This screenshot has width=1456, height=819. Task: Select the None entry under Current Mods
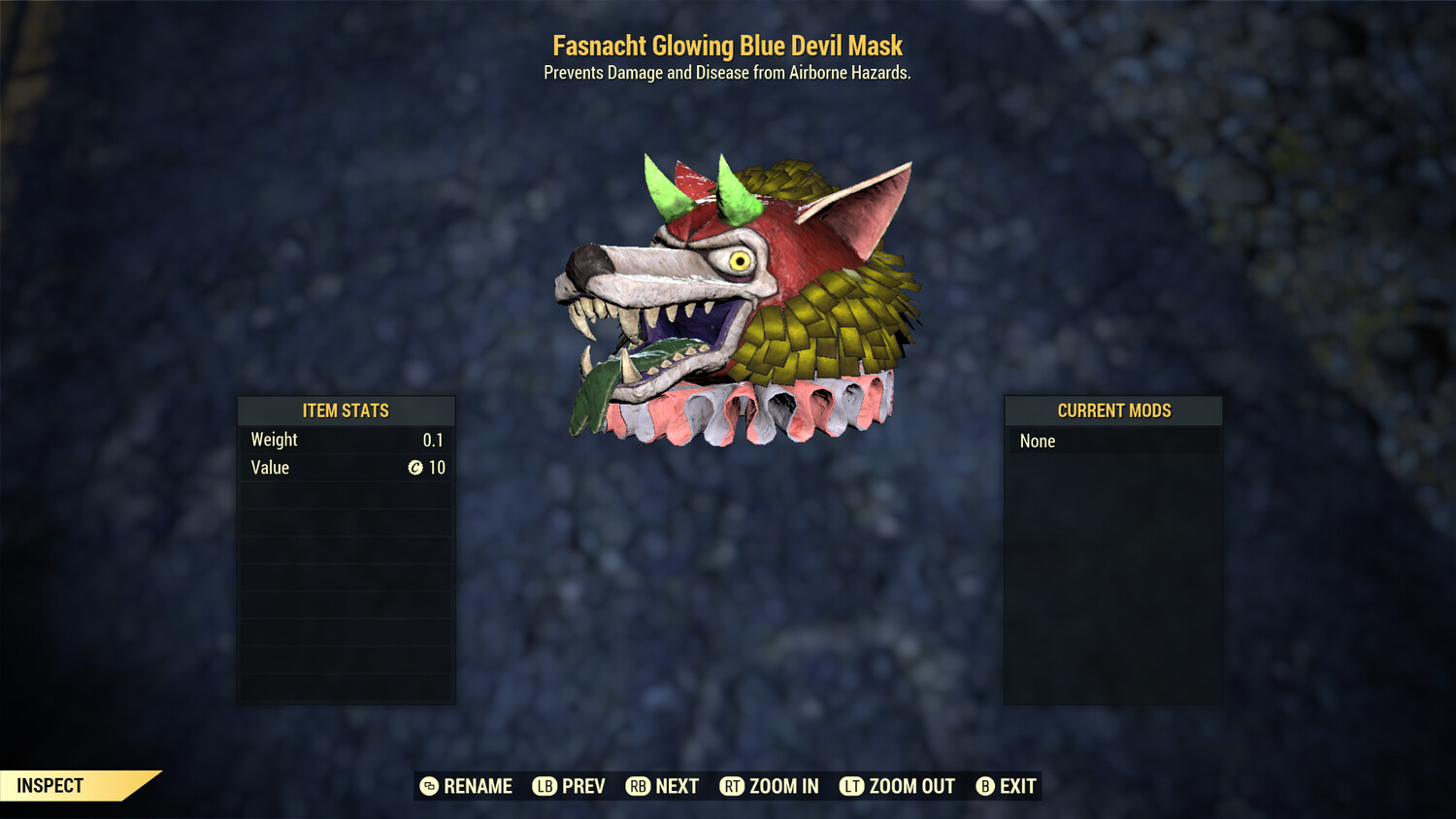[1037, 442]
